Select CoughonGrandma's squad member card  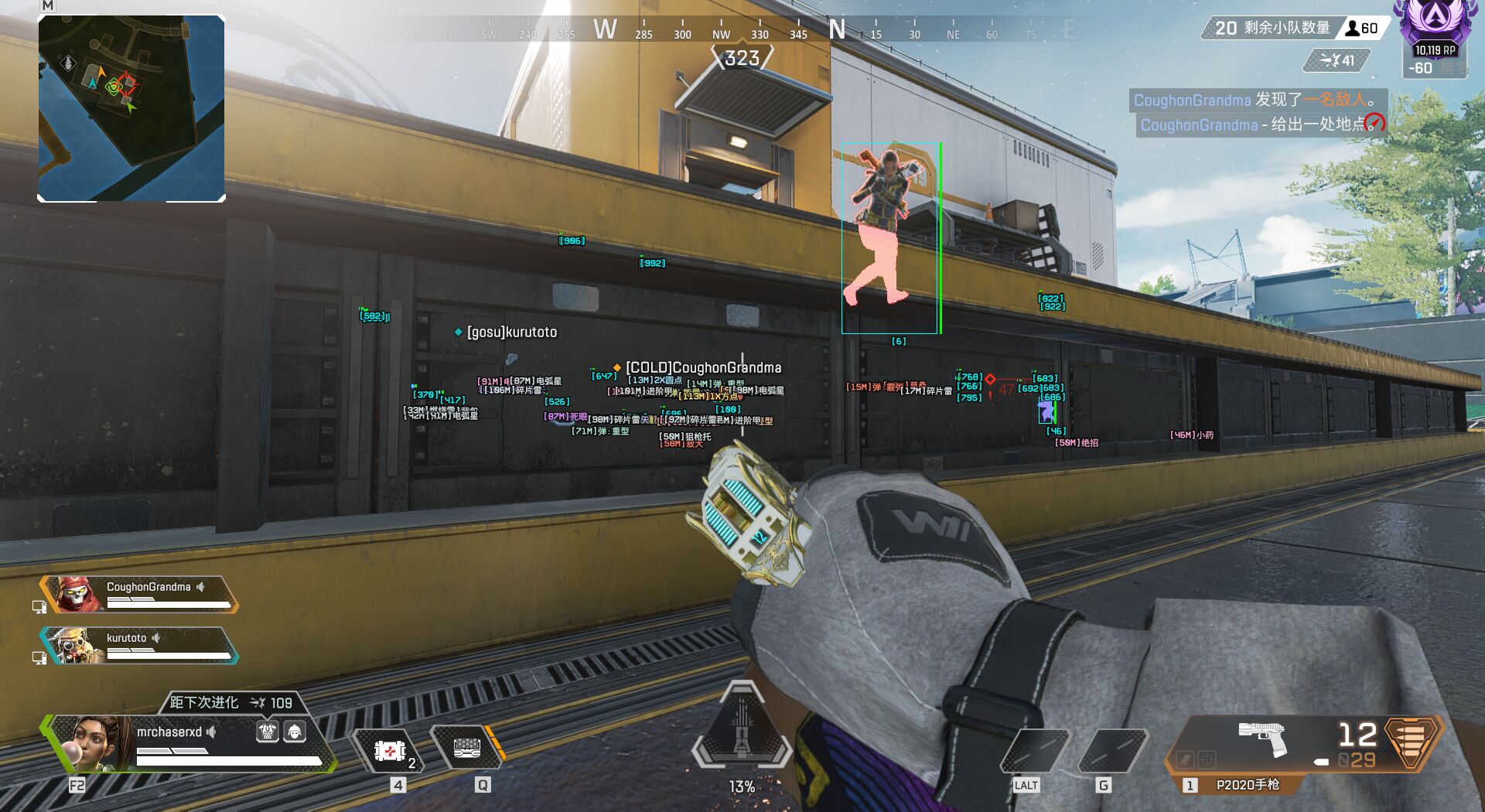[139, 594]
